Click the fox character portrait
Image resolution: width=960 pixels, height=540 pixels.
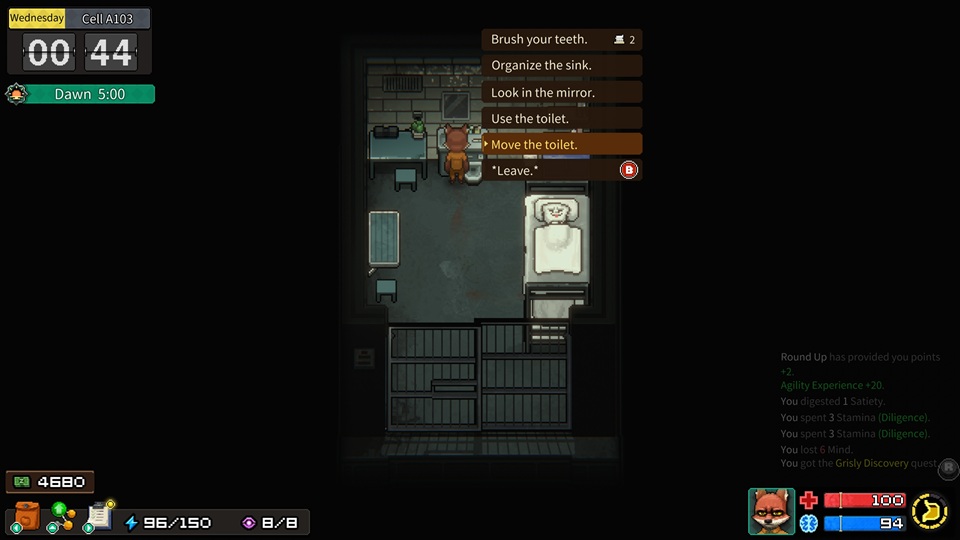click(771, 511)
